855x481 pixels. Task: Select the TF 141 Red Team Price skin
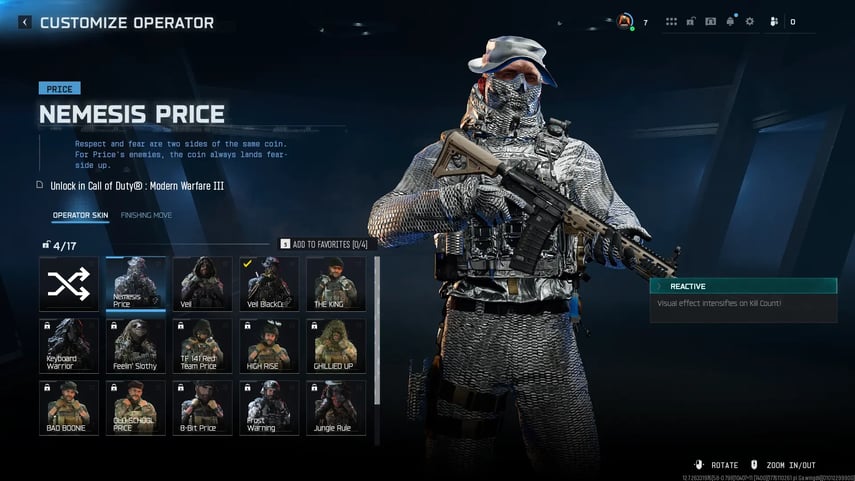tap(202, 346)
